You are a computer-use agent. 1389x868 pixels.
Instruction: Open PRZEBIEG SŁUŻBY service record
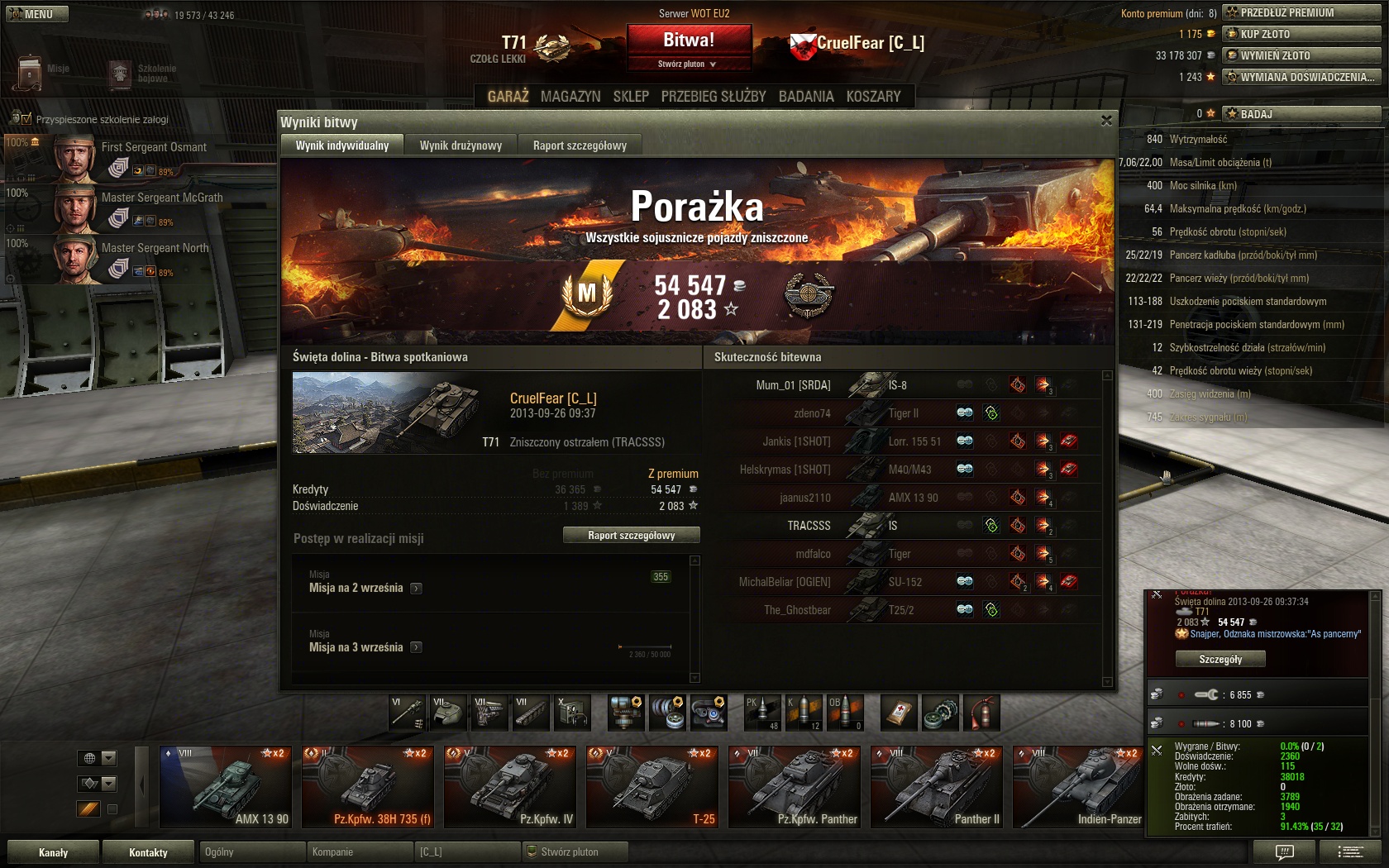coord(714,97)
